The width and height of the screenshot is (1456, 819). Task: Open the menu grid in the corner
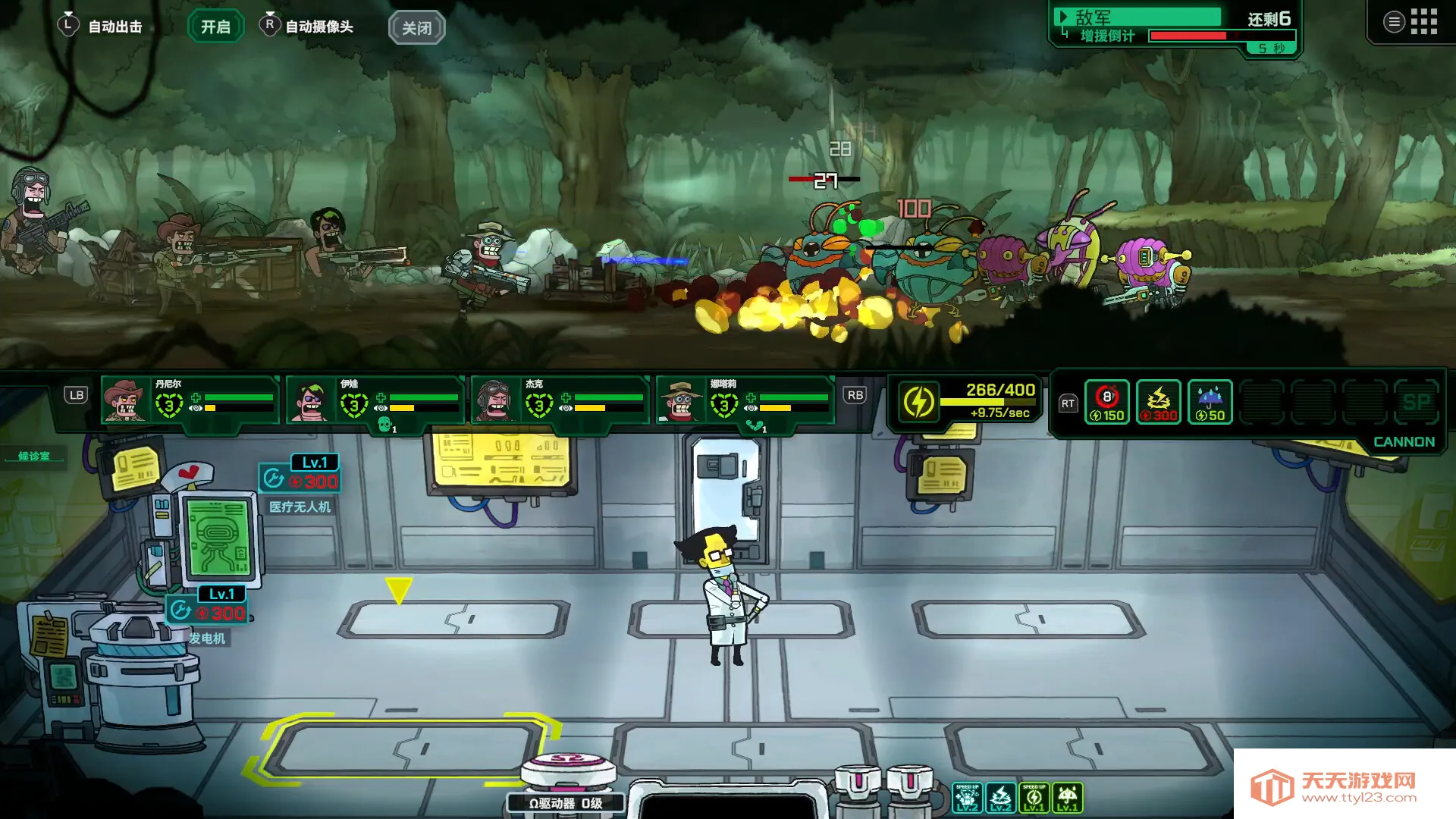(x=1423, y=22)
